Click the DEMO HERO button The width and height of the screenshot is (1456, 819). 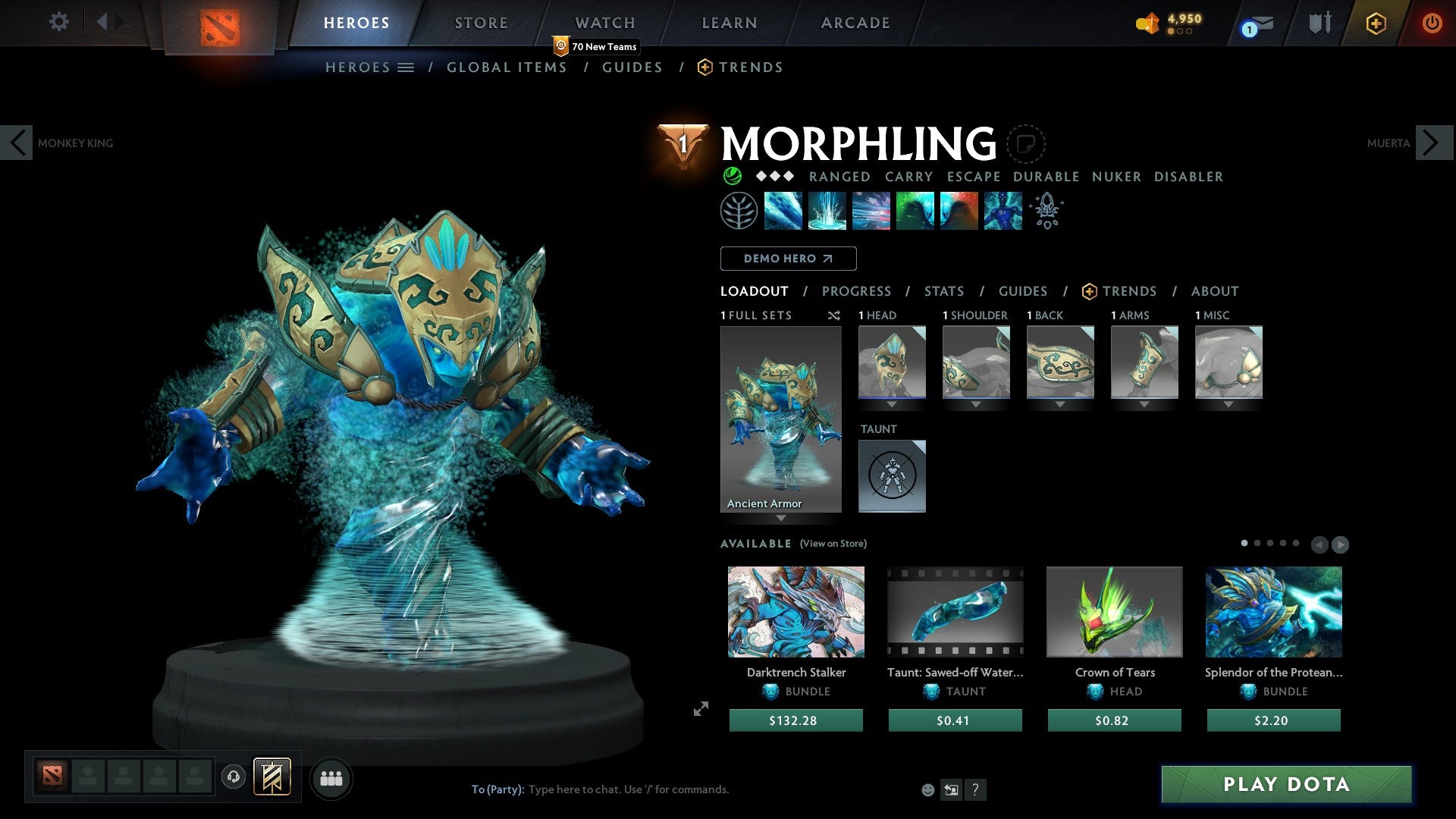pos(787,258)
